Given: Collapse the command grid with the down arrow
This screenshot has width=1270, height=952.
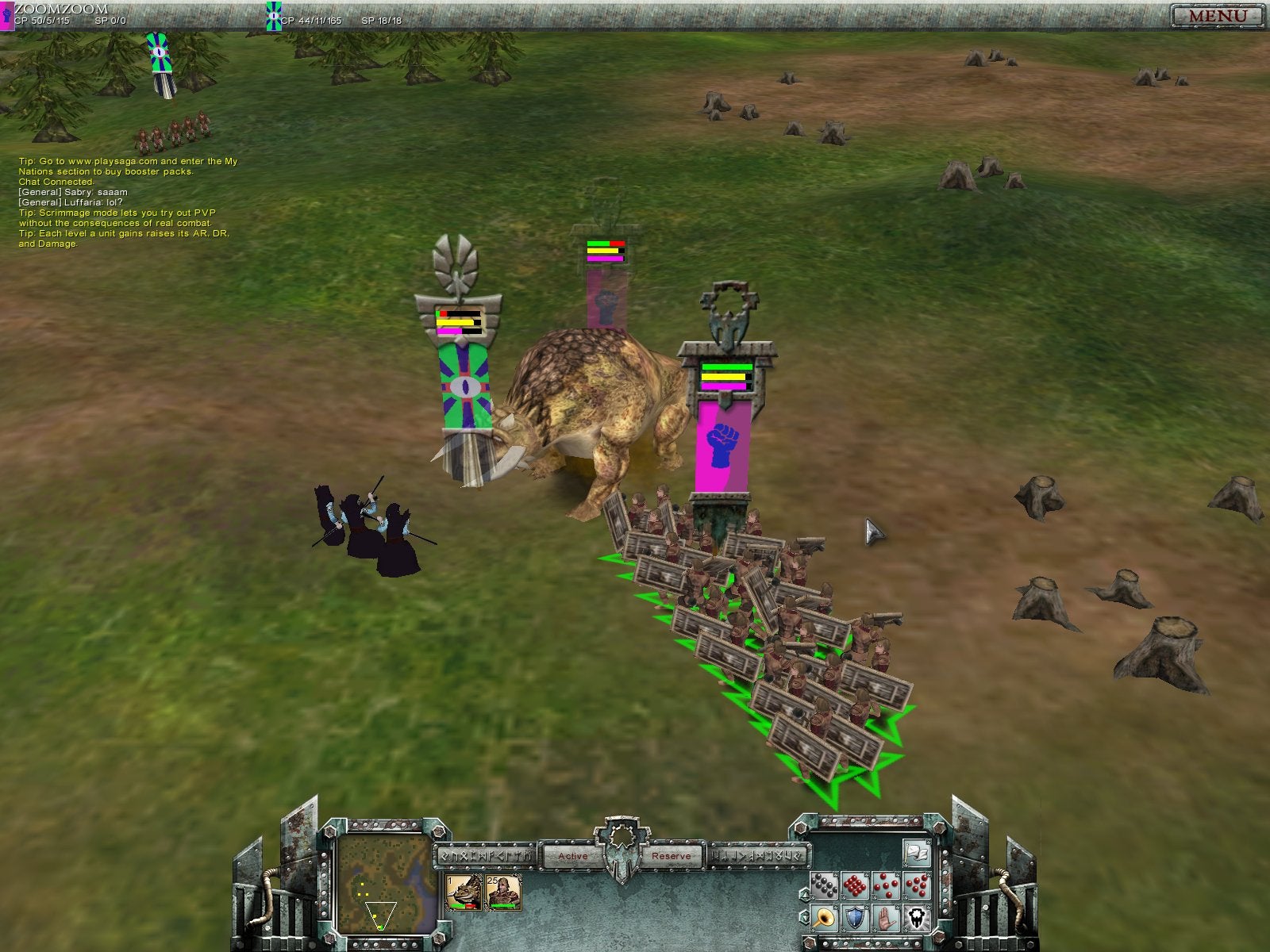Looking at the screenshot, I should (805, 918).
